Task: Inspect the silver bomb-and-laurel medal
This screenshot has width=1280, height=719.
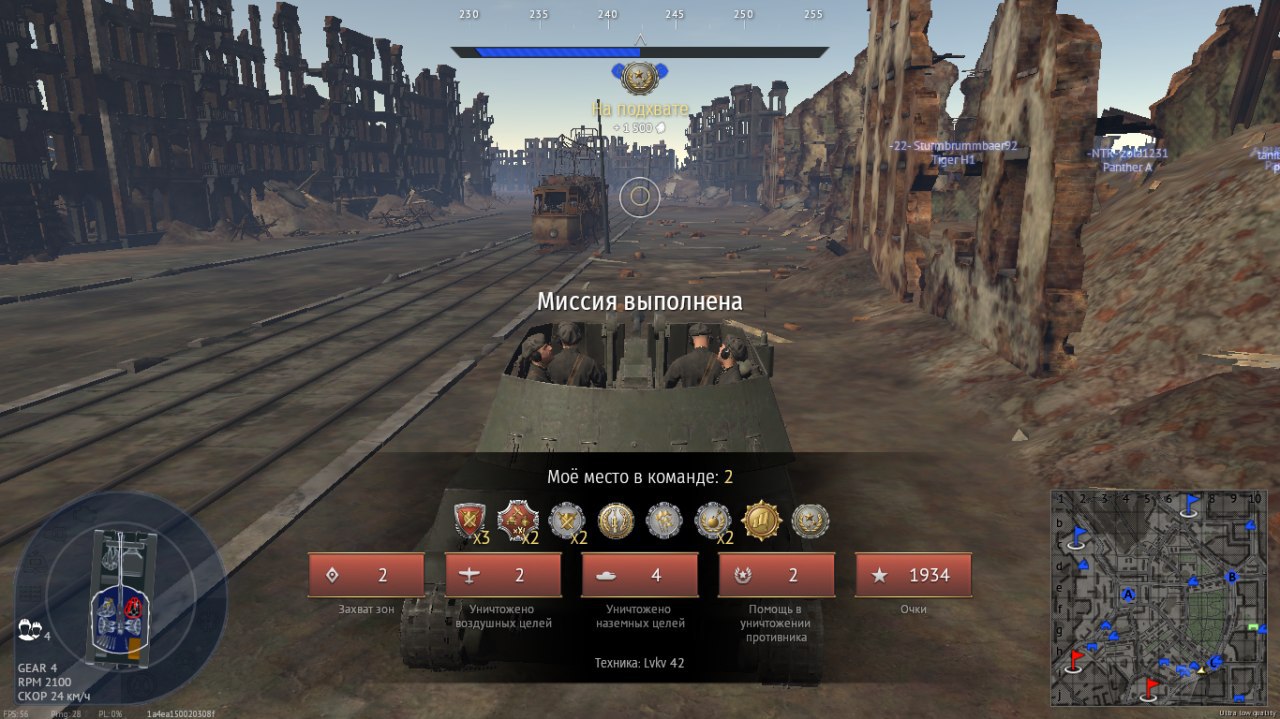Action: [x=712, y=520]
